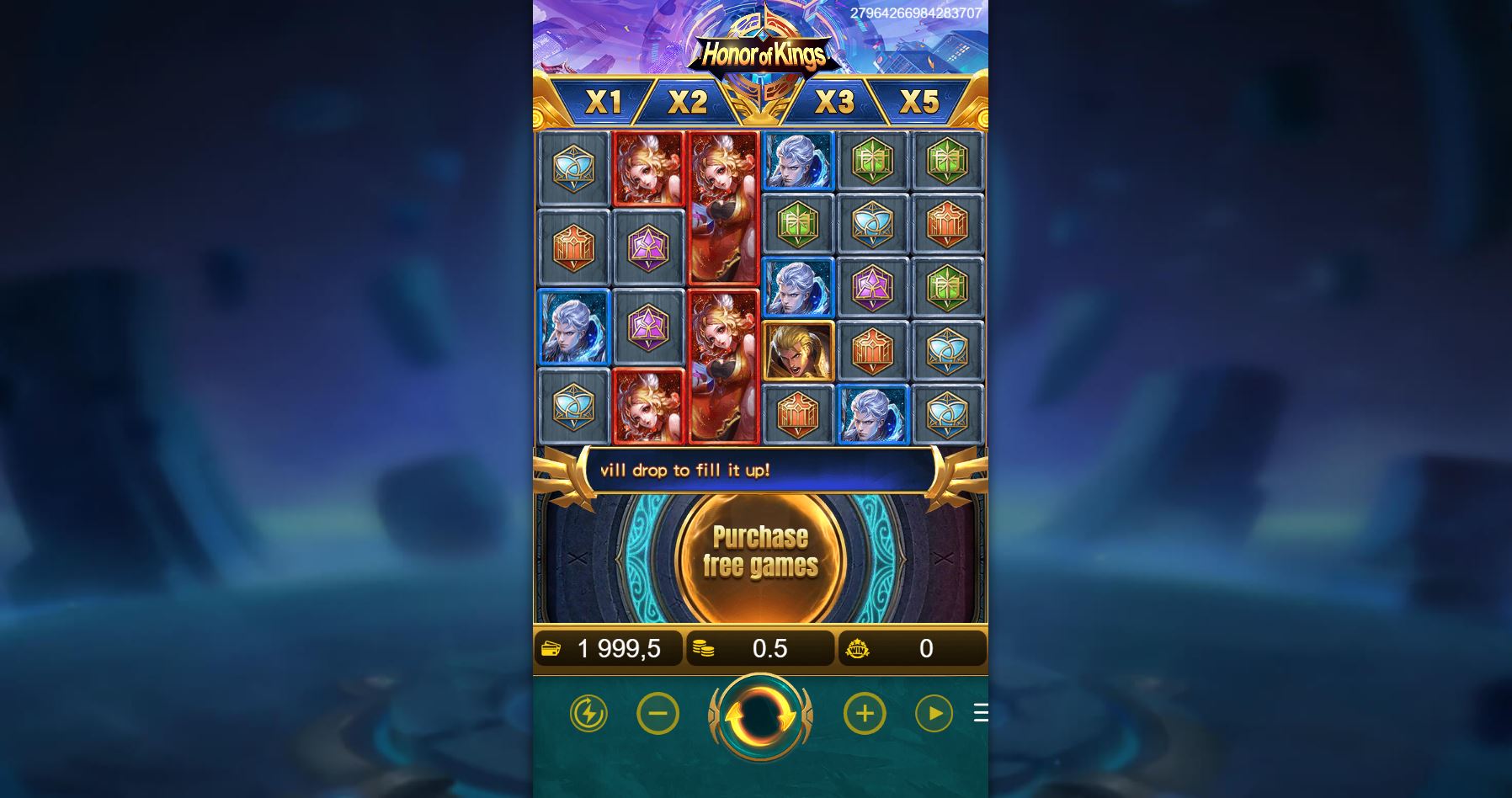Click a blue heart shield symbol

(573, 168)
